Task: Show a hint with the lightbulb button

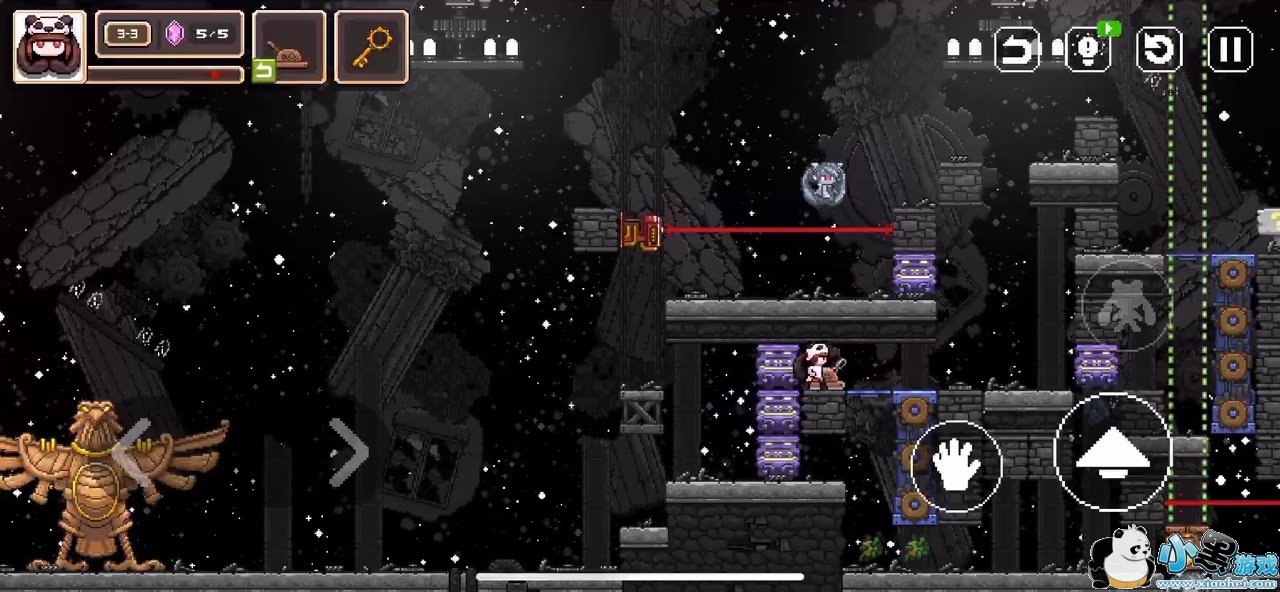Action: pos(1088,49)
